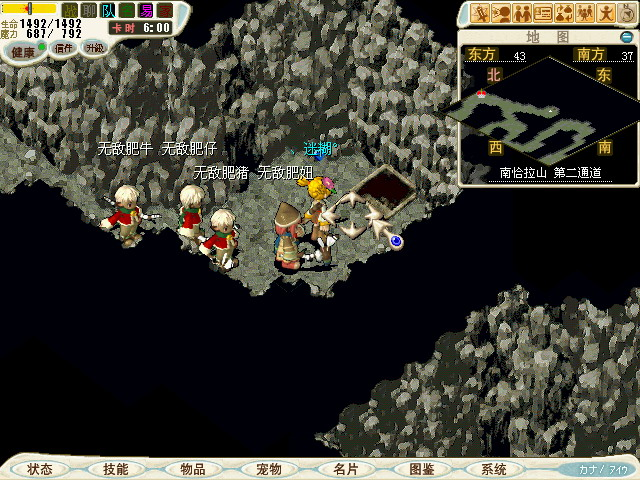Viewport: 640px width, 480px height.
Task: Toggle the magenta 易 trade icon
Action: (x=146, y=10)
